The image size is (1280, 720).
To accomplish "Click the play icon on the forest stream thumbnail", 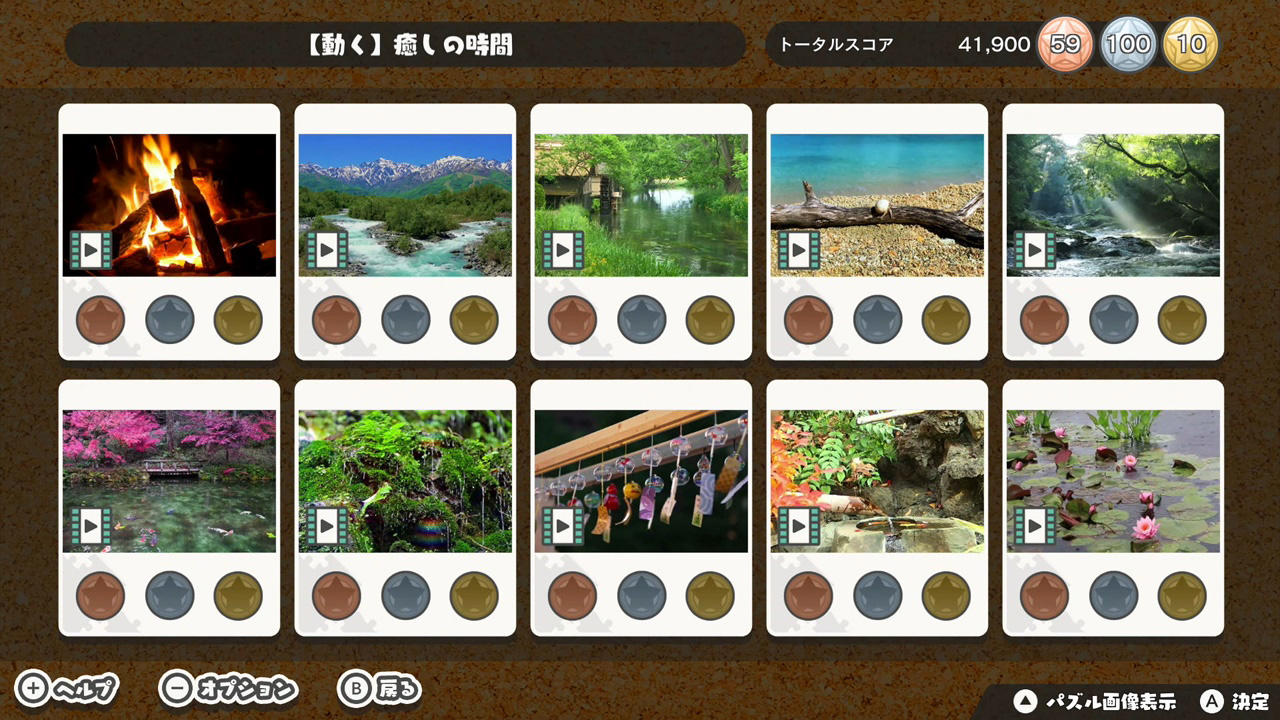I will (1035, 250).
